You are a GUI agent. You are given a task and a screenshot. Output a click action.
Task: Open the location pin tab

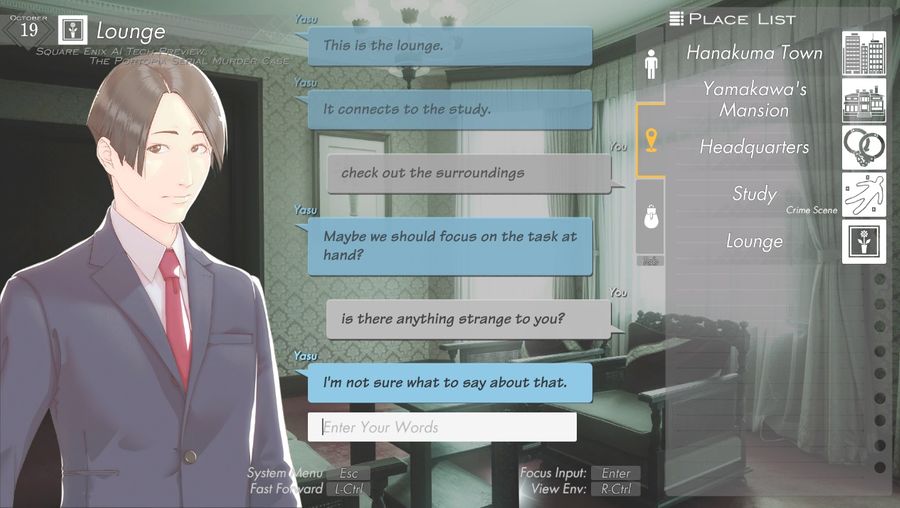[x=651, y=141]
